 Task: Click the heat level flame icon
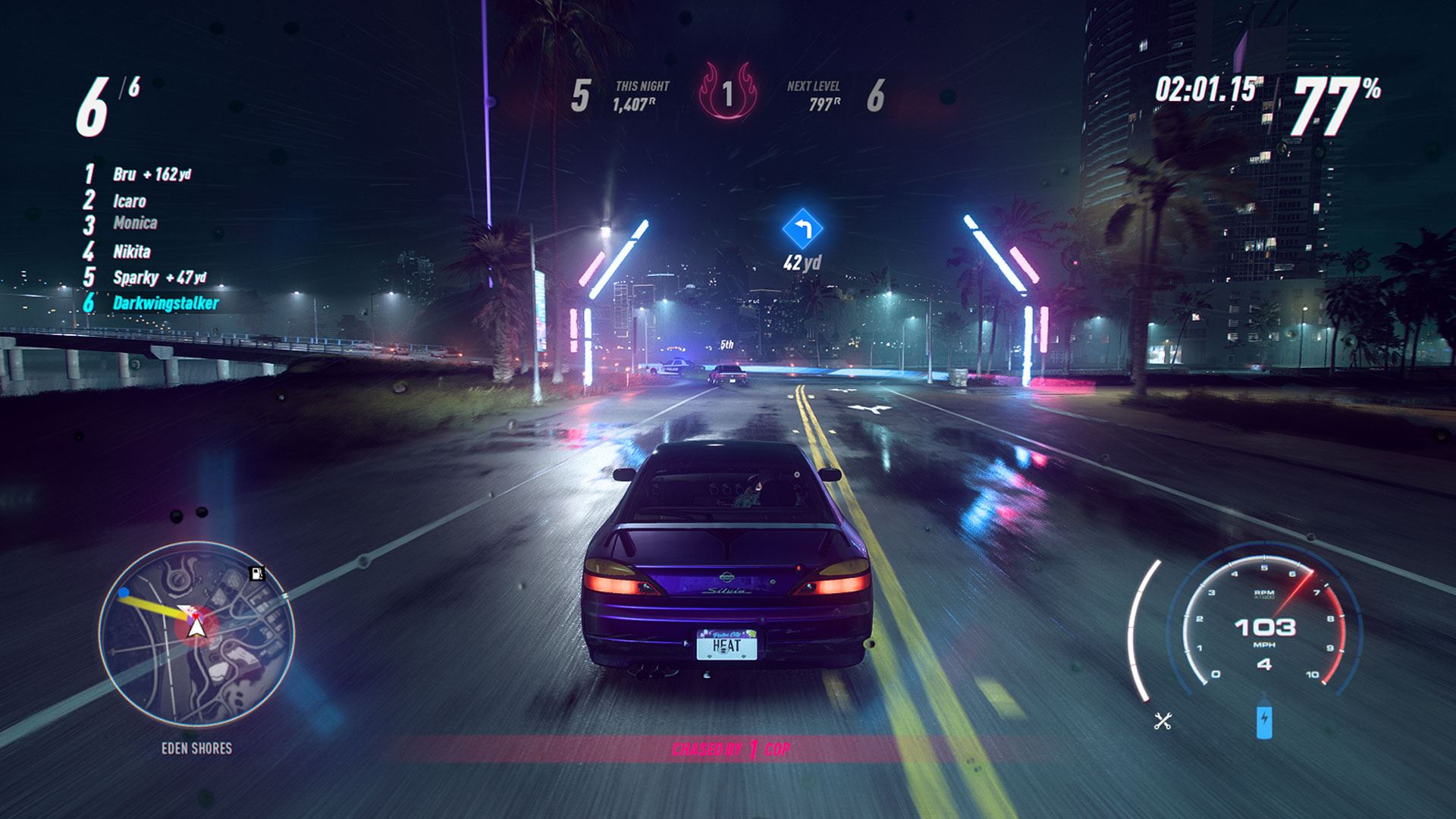727,94
